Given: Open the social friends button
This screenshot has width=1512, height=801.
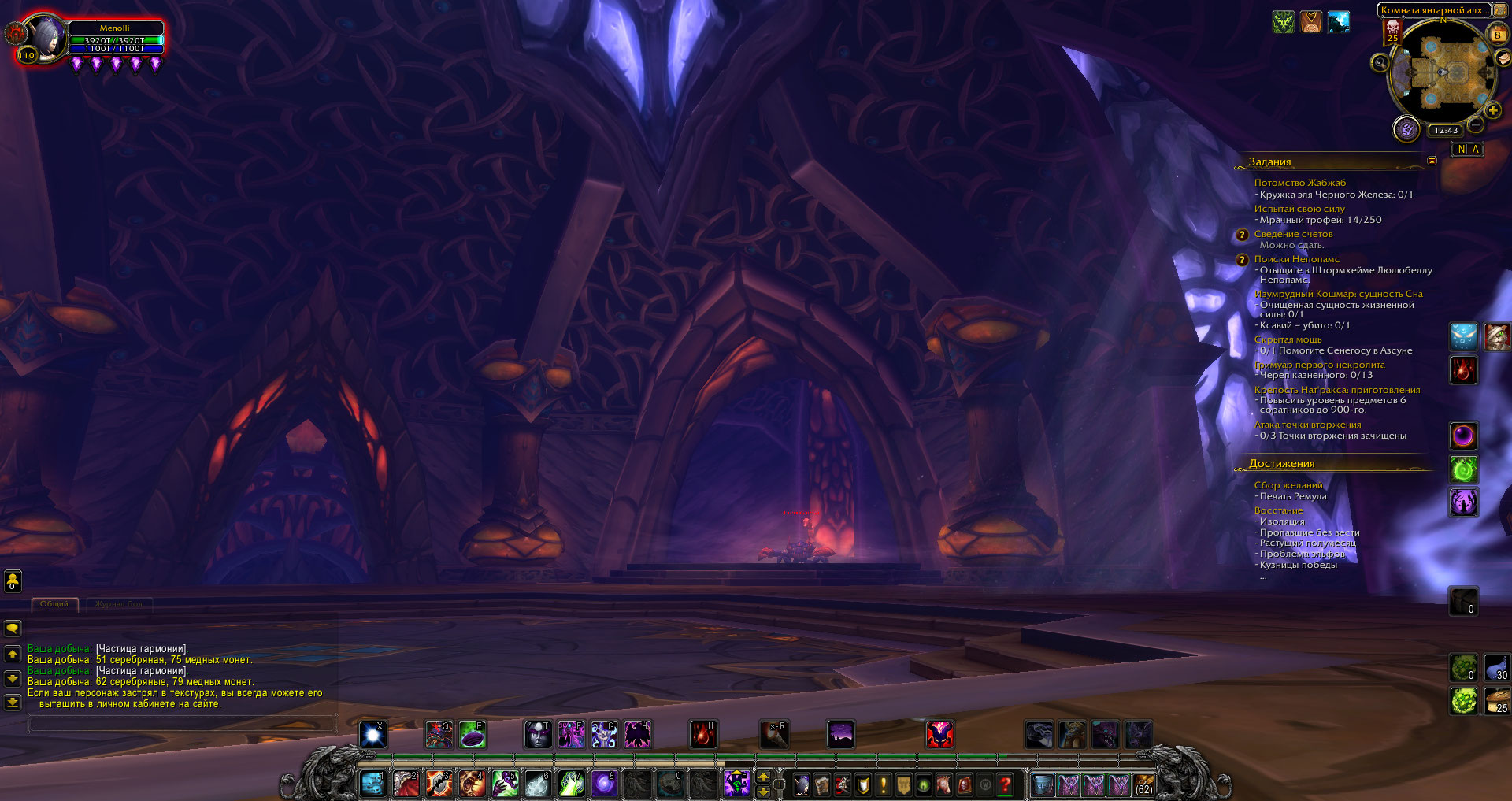Looking at the screenshot, I should click(x=13, y=581).
